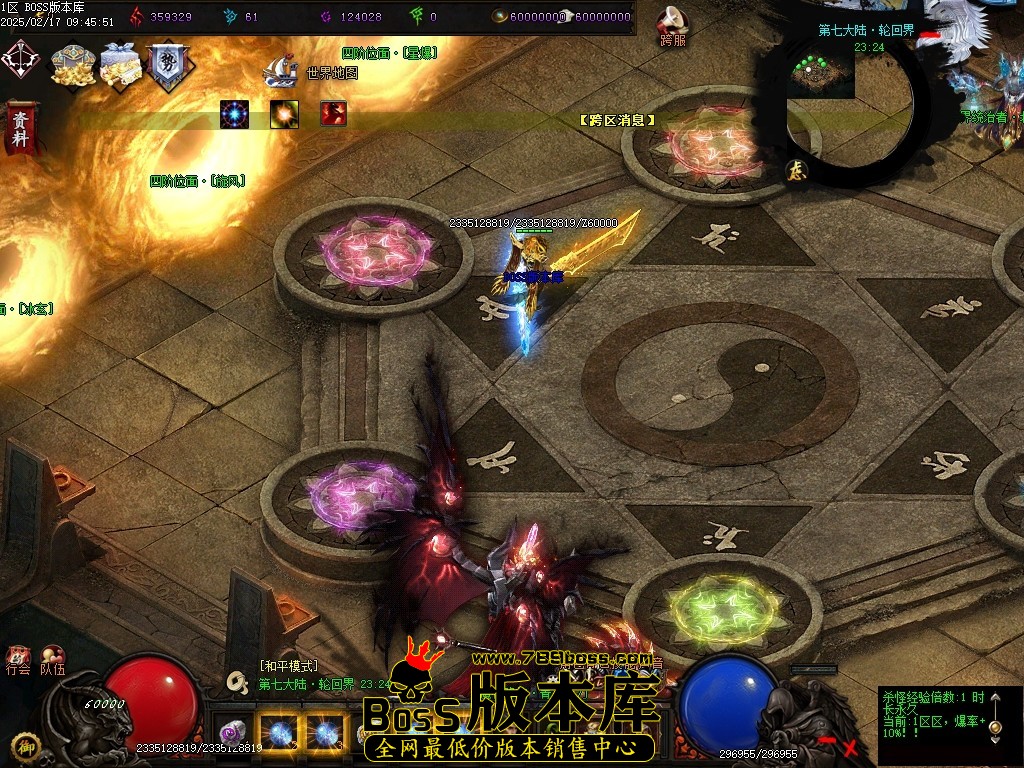Click the blue starburst buff icon
The width and height of the screenshot is (1024, 768).
234,114
